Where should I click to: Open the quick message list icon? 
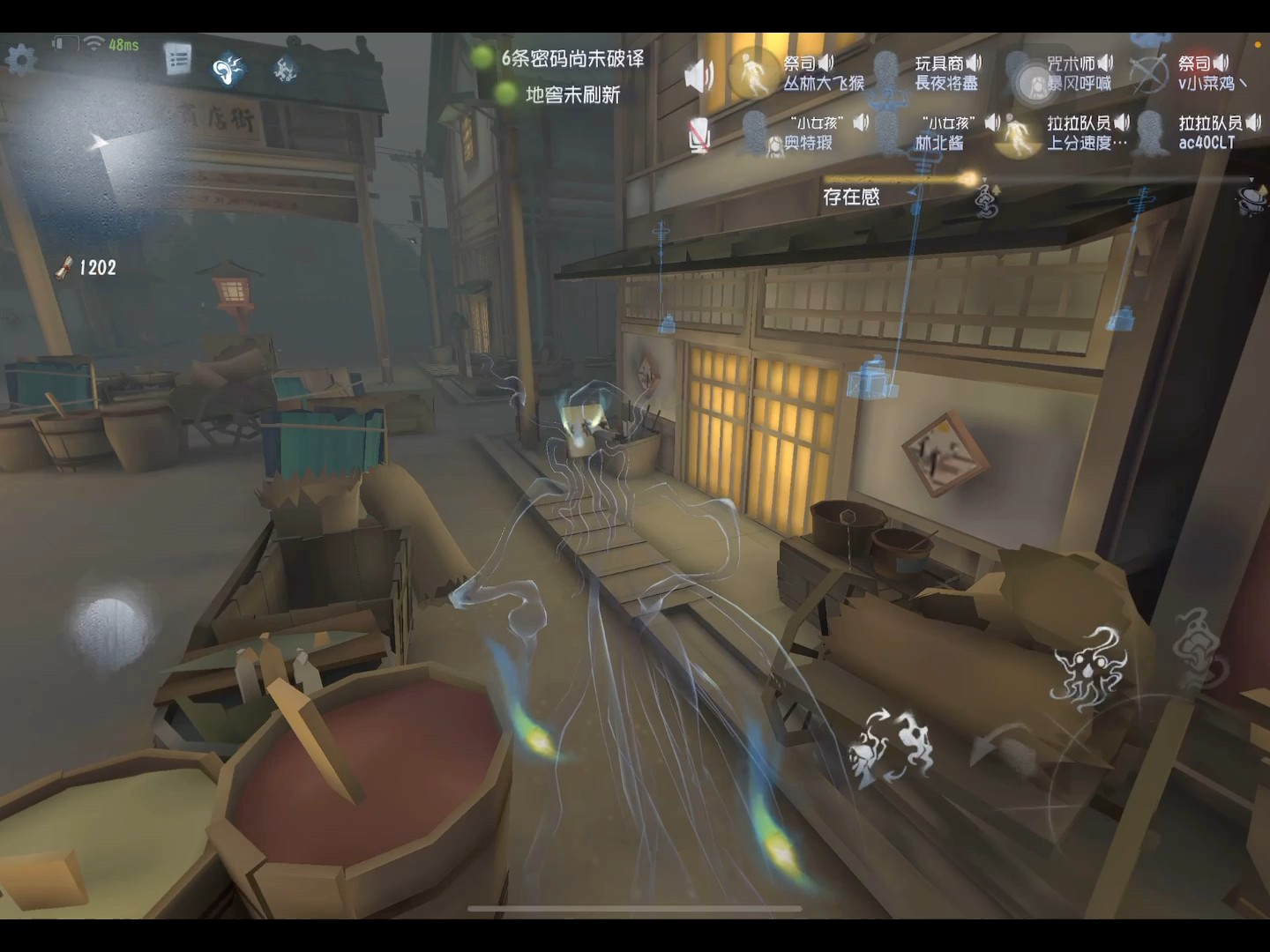(178, 59)
